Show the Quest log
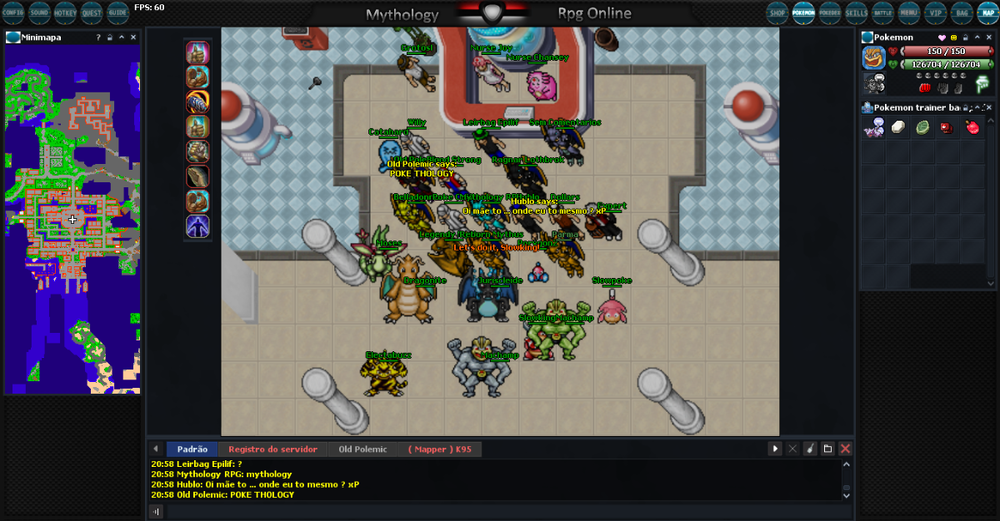 [x=92, y=13]
